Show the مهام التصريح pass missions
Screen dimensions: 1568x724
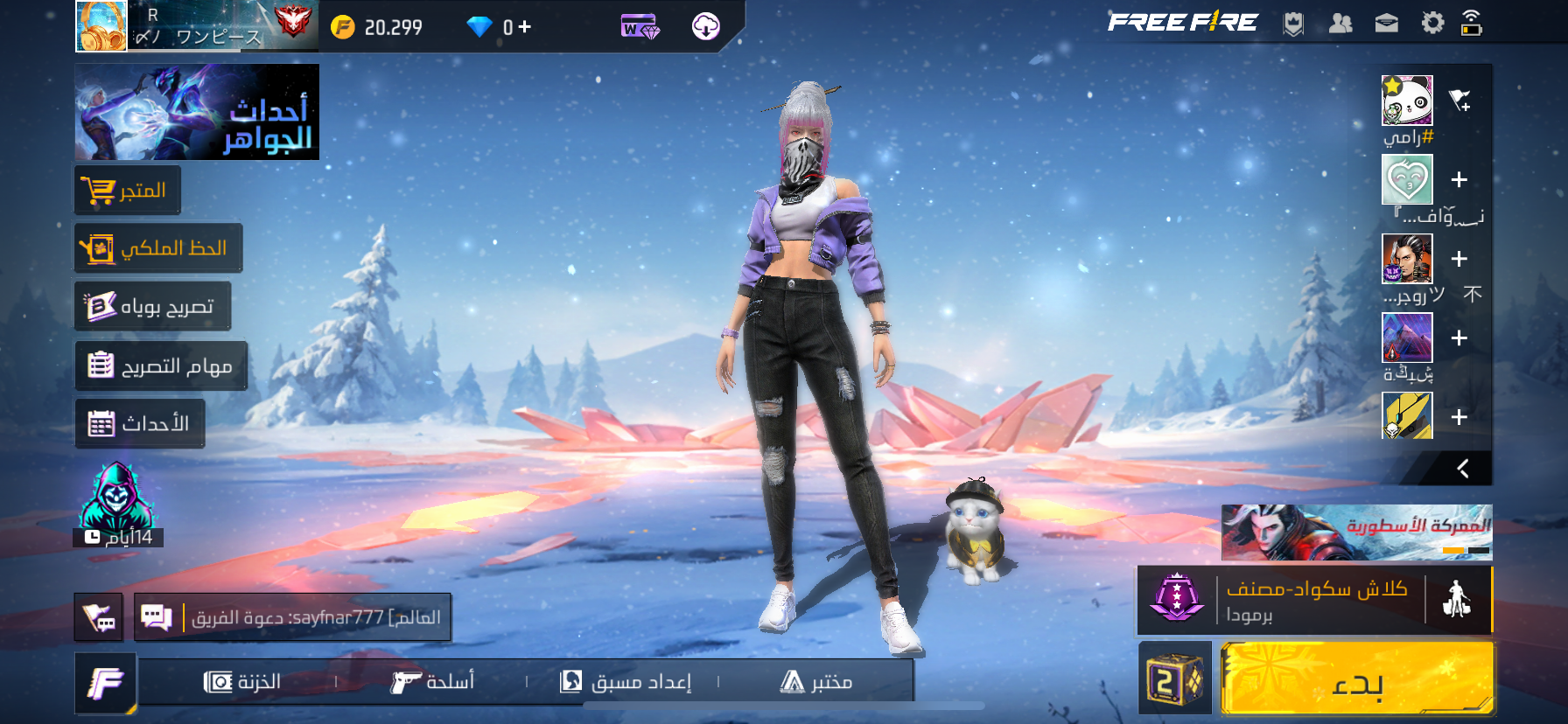(161, 365)
